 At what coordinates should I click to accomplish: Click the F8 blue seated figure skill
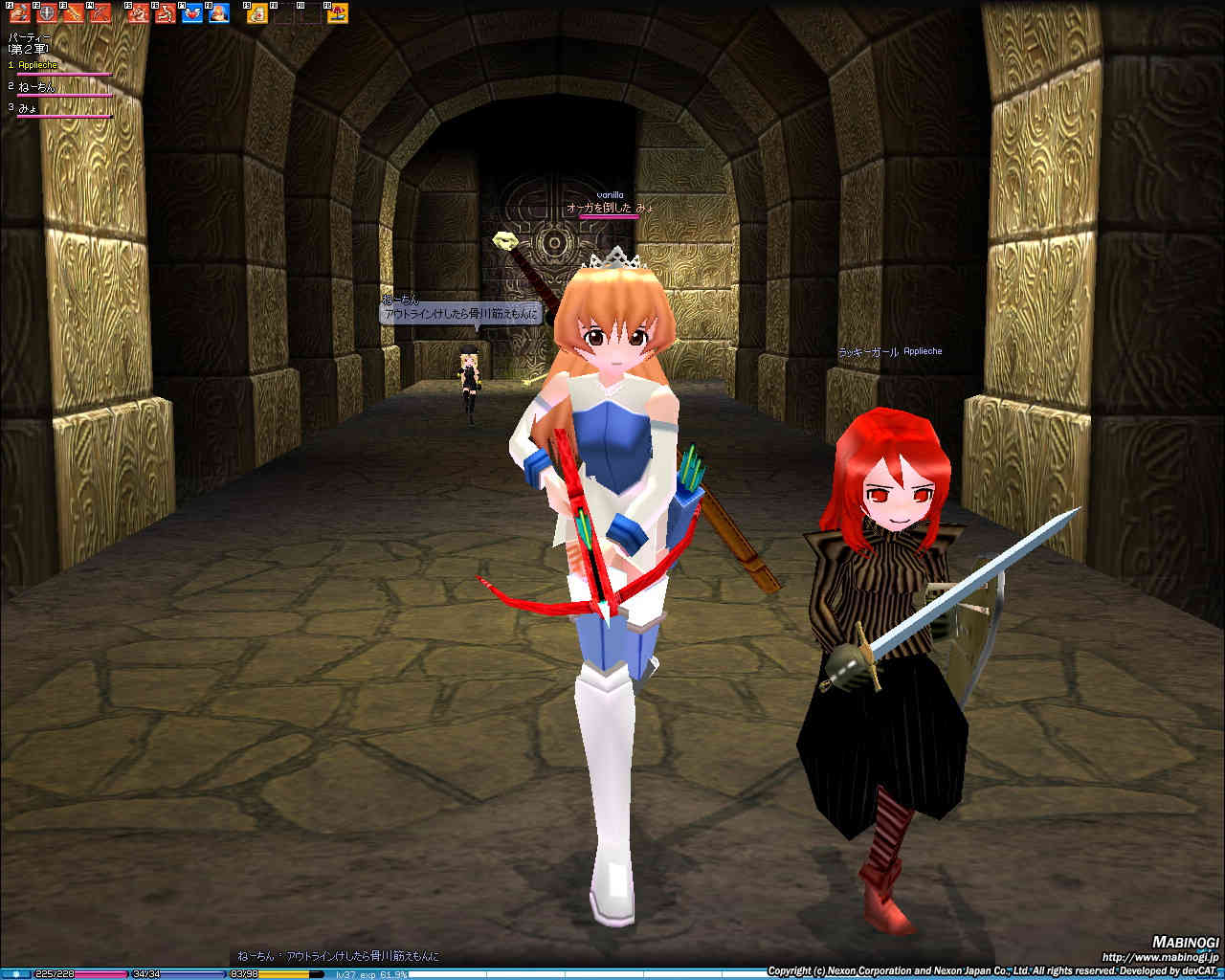pyautogui.click(x=219, y=13)
